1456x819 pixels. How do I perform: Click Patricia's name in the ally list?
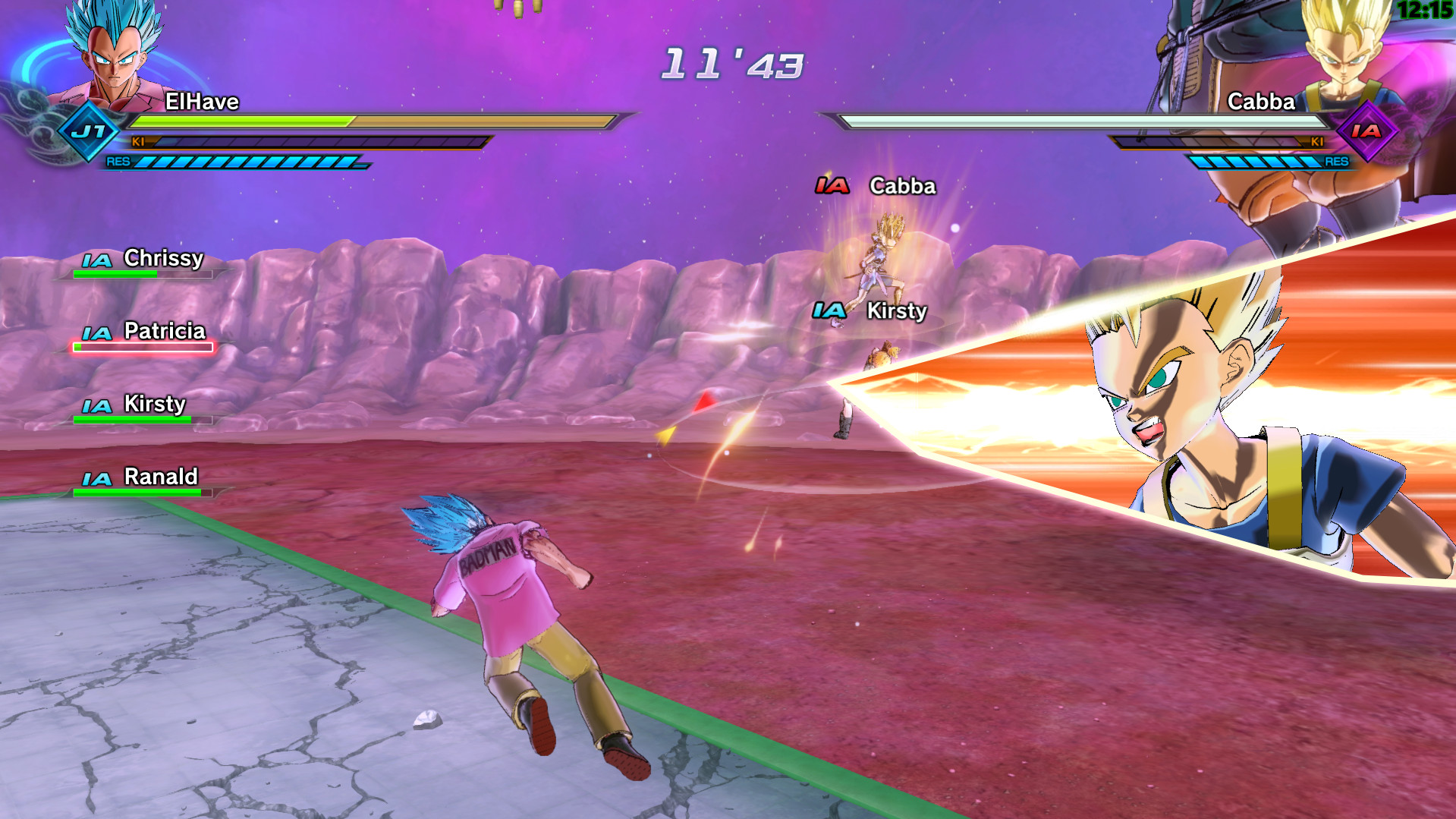pyautogui.click(x=164, y=332)
